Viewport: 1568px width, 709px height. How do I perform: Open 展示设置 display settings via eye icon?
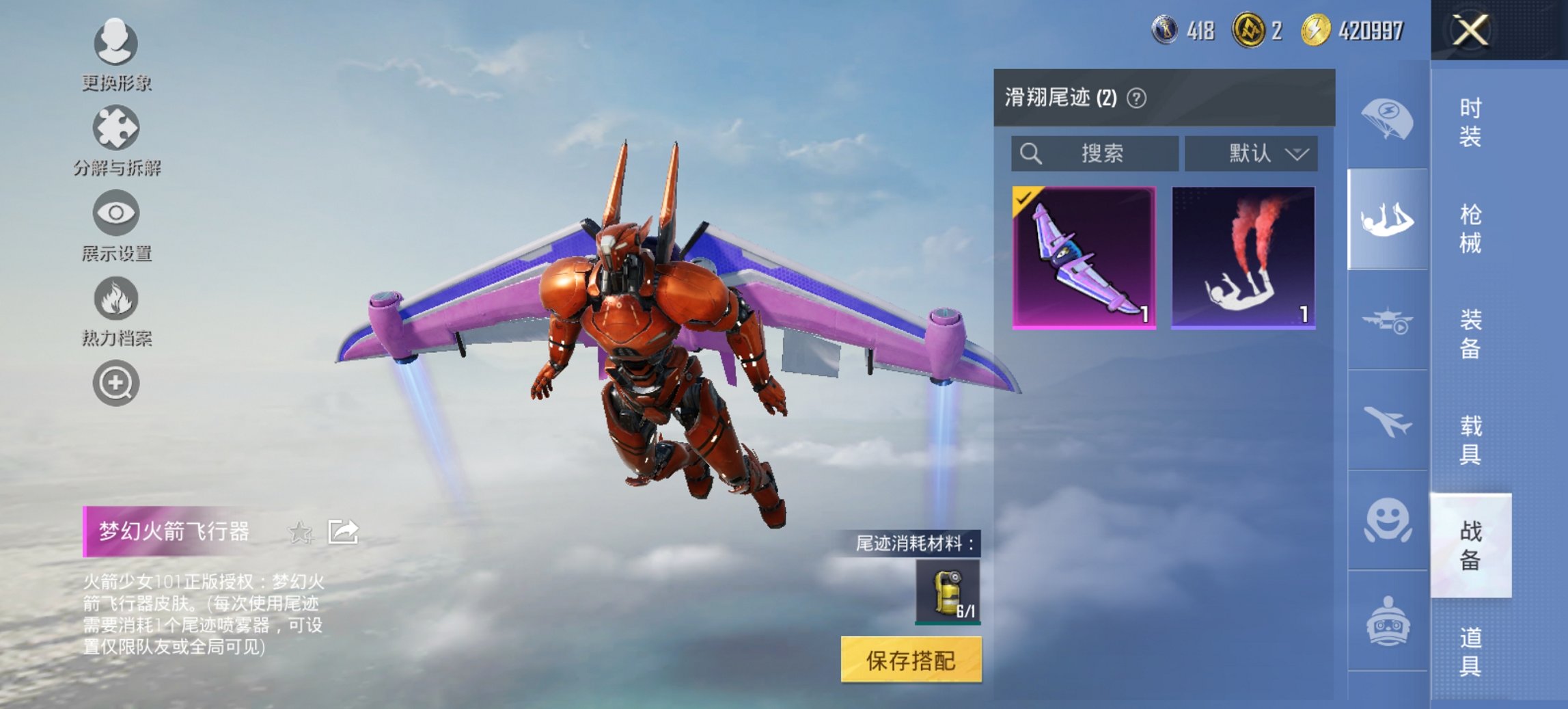116,213
